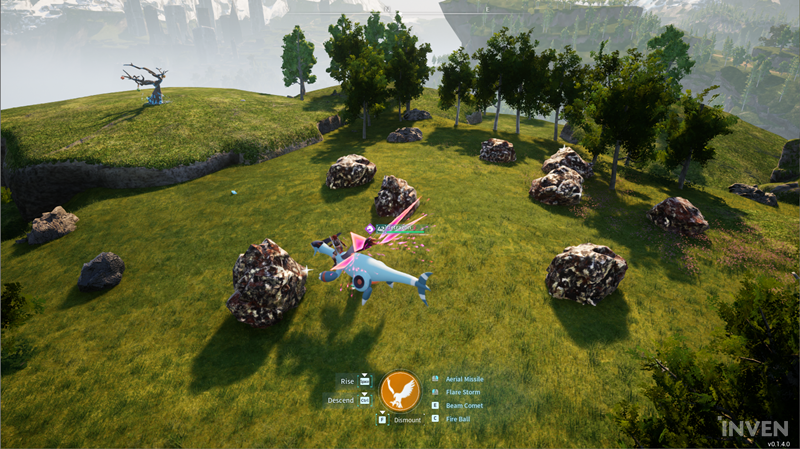Choose the Descend action label
Image resolution: width=800 pixels, height=449 pixels.
[x=341, y=400]
